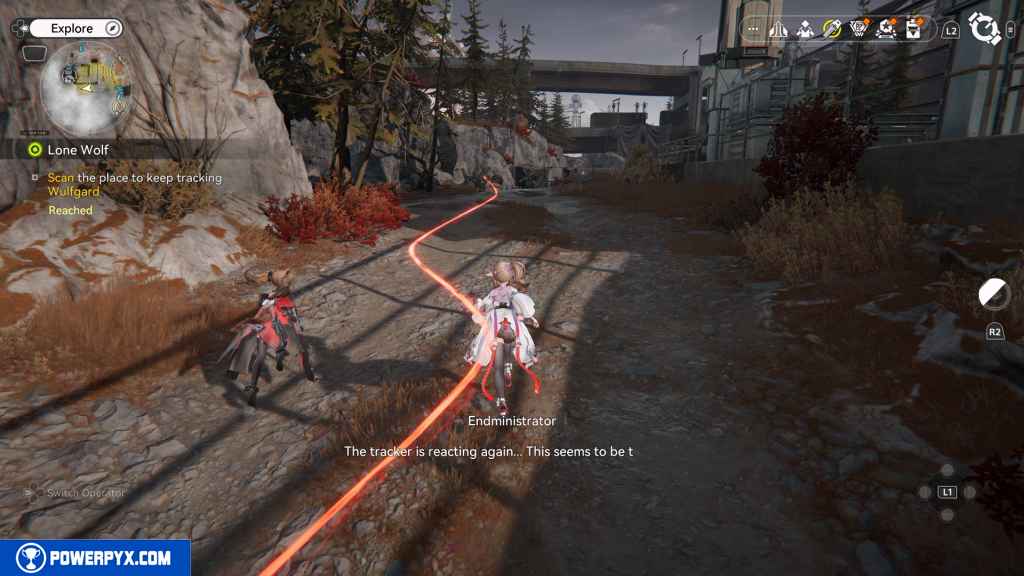
Task: Open the star badge icon with orange dot
Action: click(x=885, y=30)
